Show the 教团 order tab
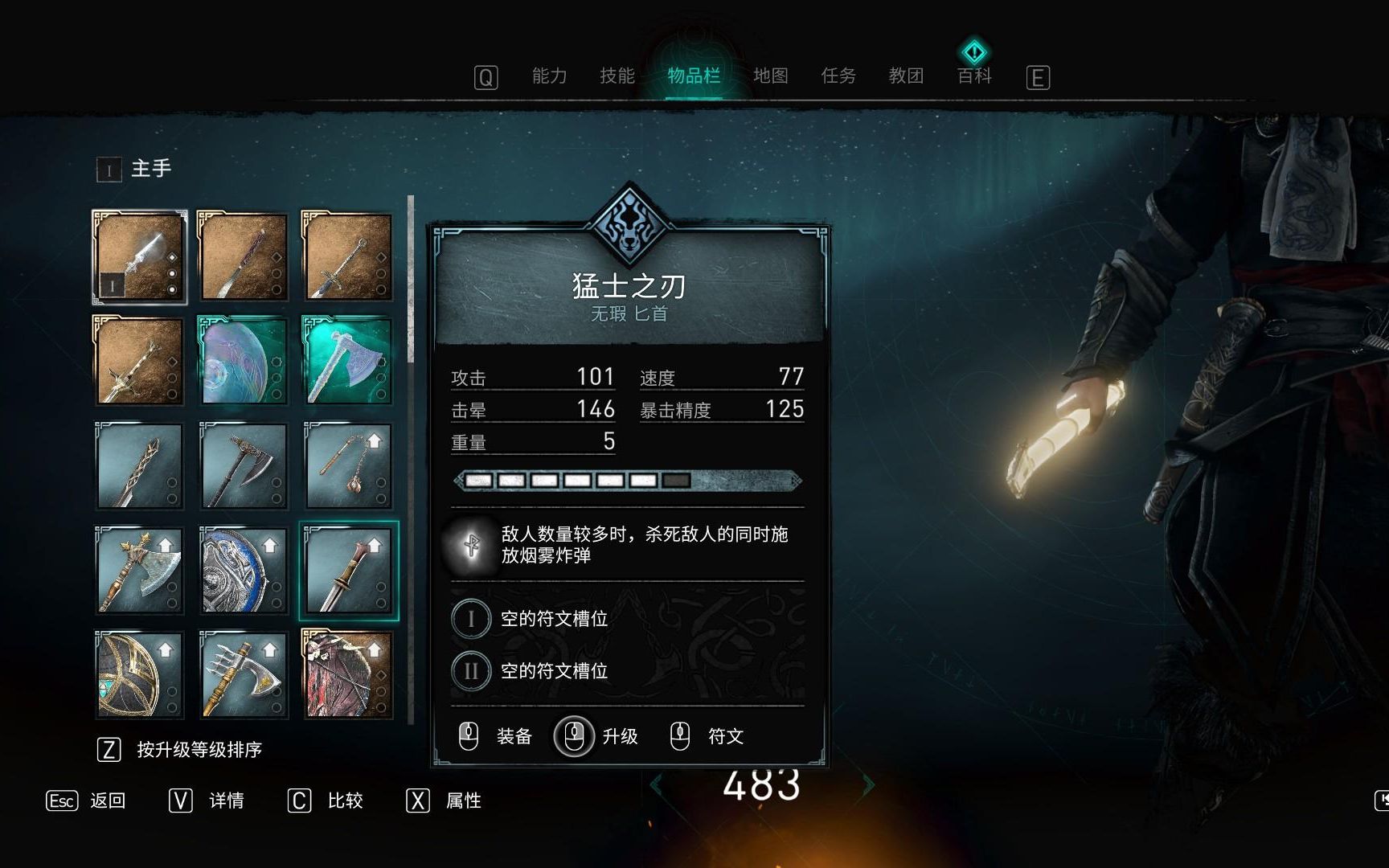The width and height of the screenshot is (1389, 868). pyautogui.click(x=906, y=76)
